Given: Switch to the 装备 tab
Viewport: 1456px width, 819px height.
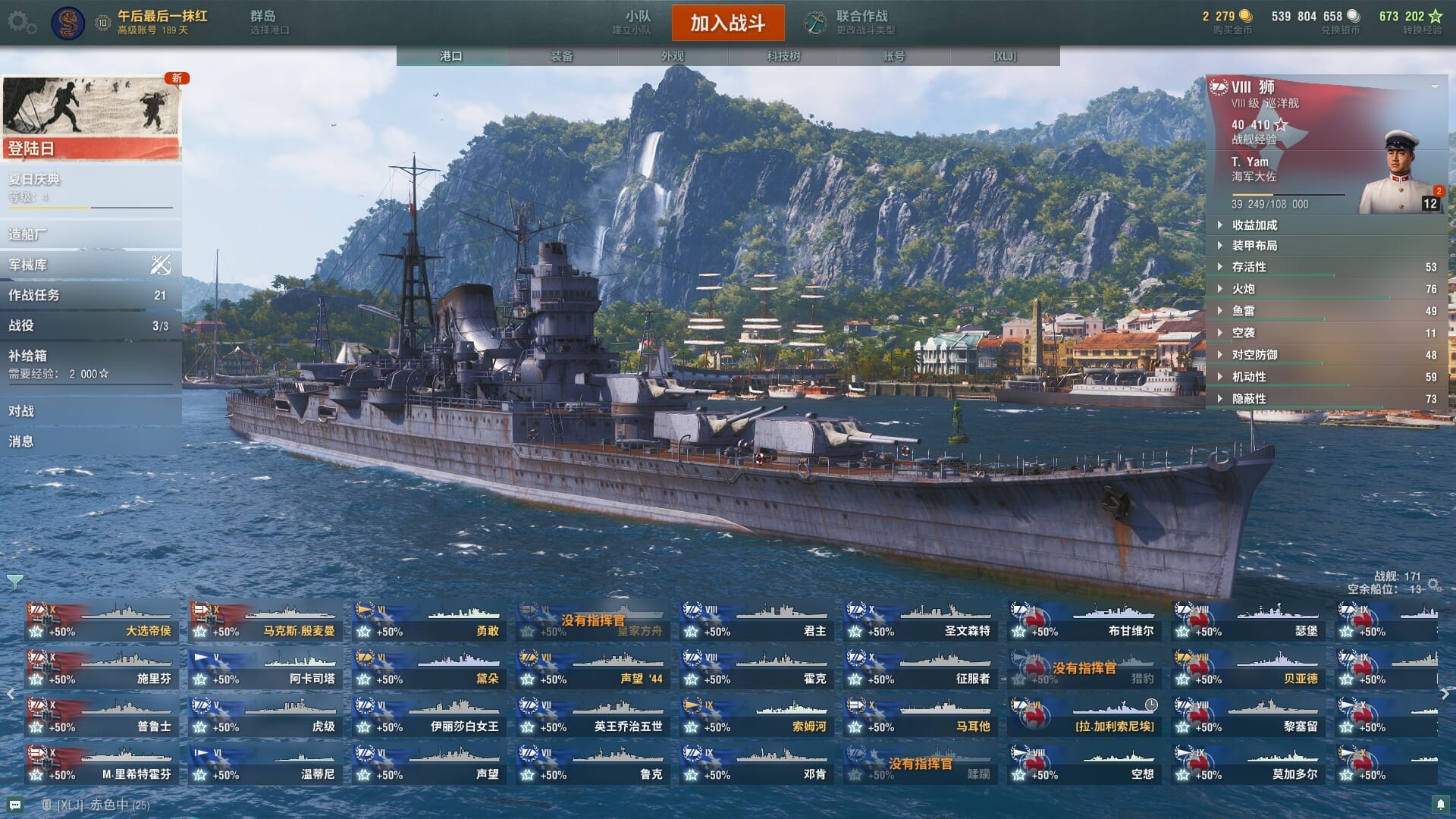Looking at the screenshot, I should 561,56.
